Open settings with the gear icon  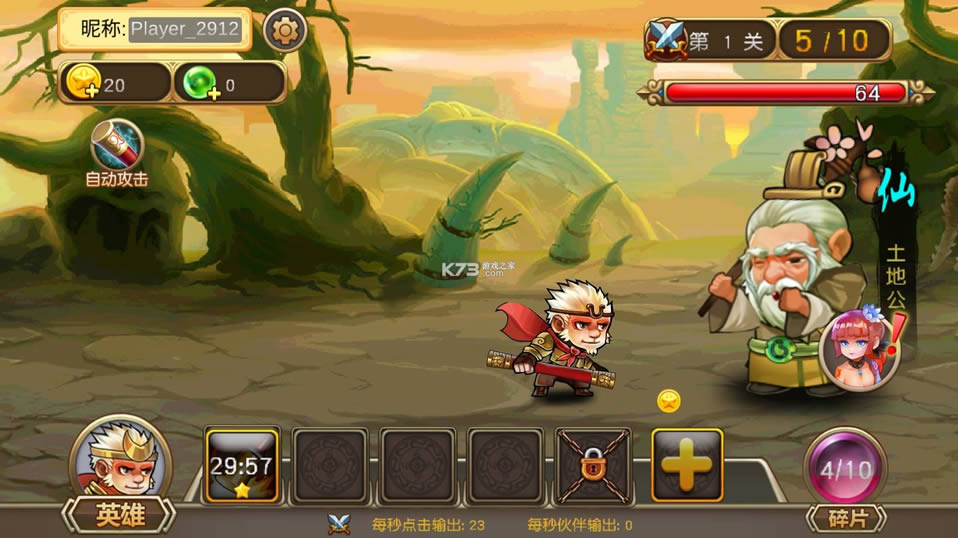point(284,31)
